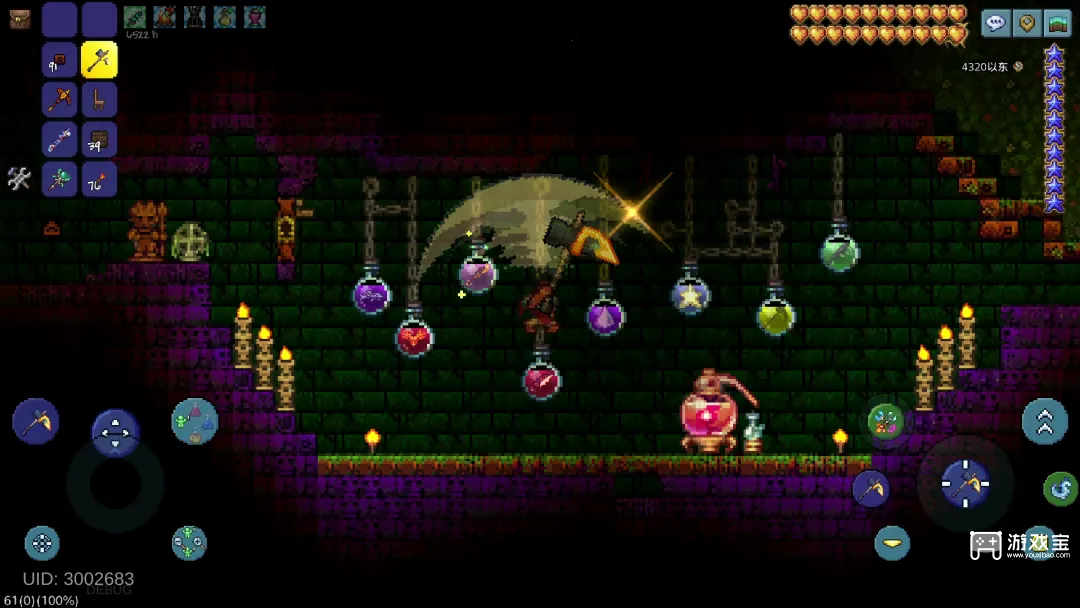
Task: Open the inventory bag
Action: coord(20,19)
